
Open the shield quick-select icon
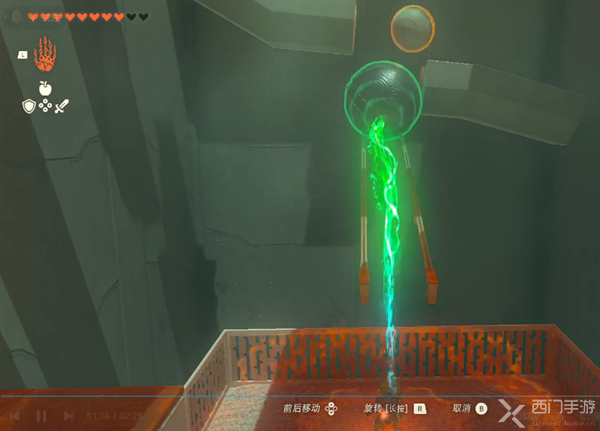[30, 105]
